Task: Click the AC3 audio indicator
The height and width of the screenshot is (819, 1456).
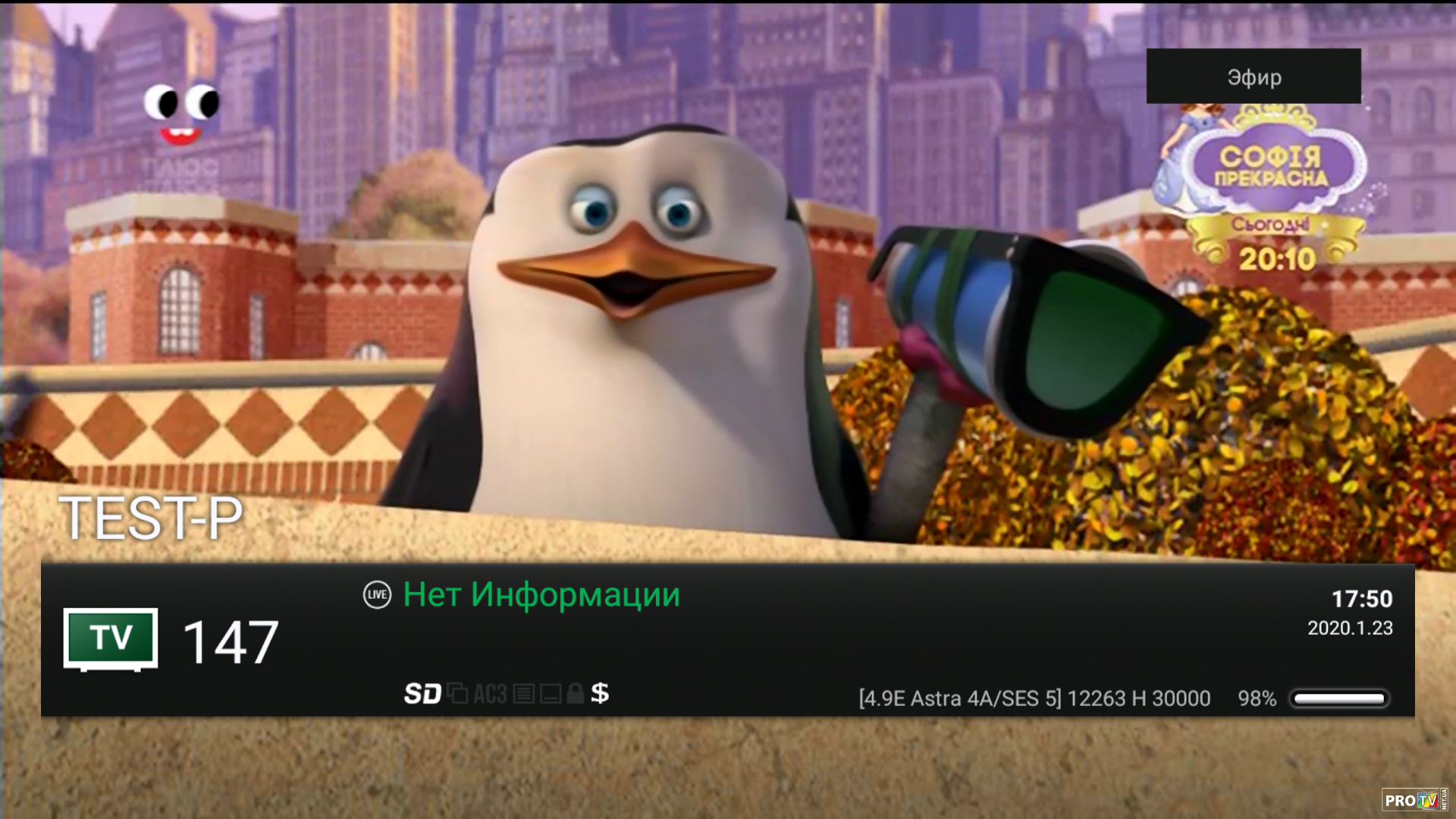Action: coord(490,693)
